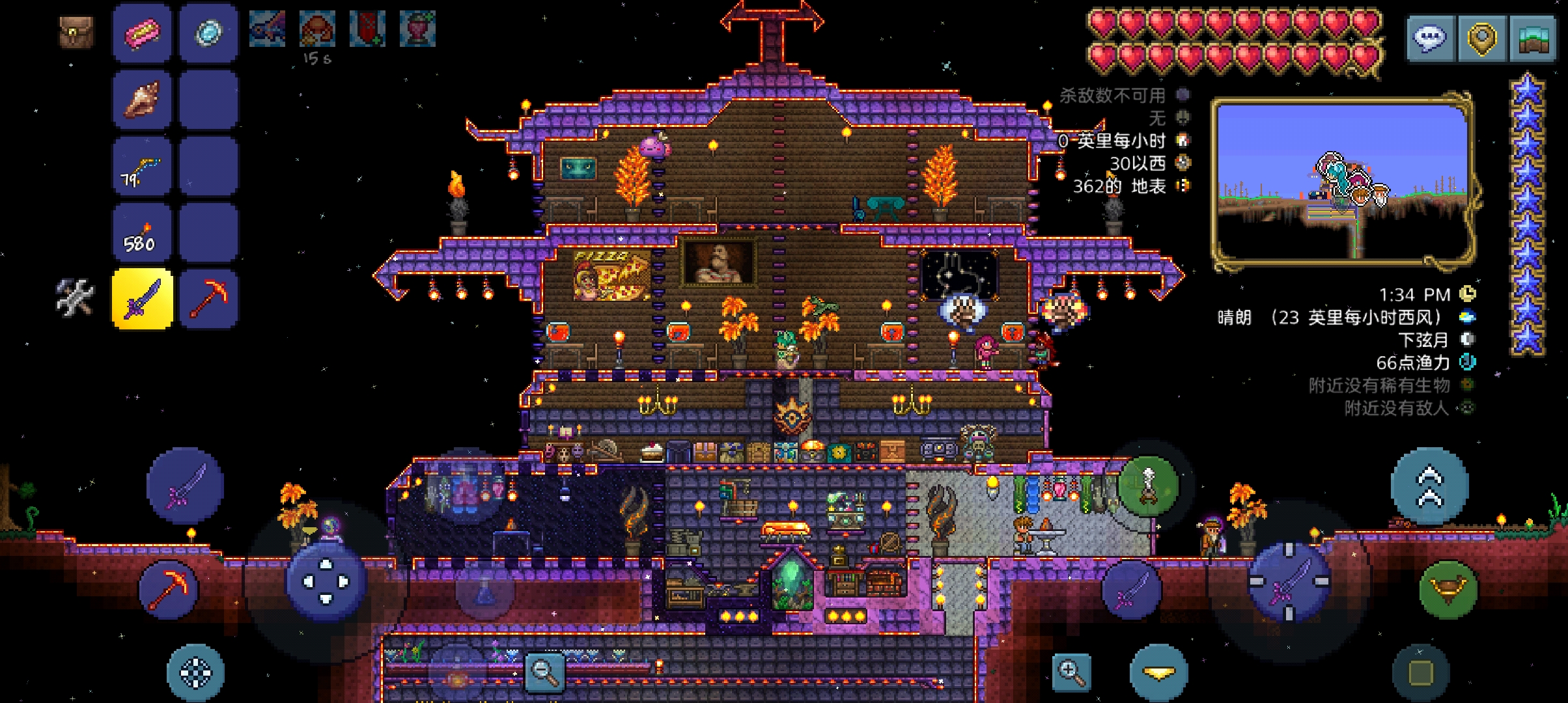The image size is (1568, 703).
Task: Use the magic mirror hotbar slot
Action: pyautogui.click(x=208, y=33)
